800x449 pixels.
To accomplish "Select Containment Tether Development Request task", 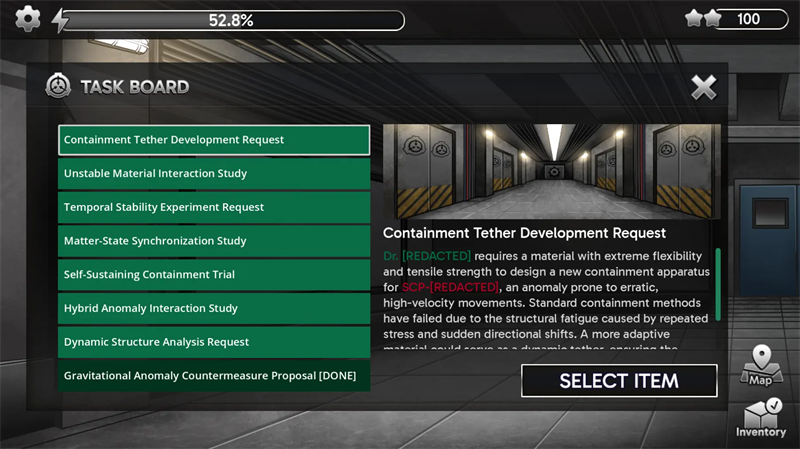I will 213,140.
